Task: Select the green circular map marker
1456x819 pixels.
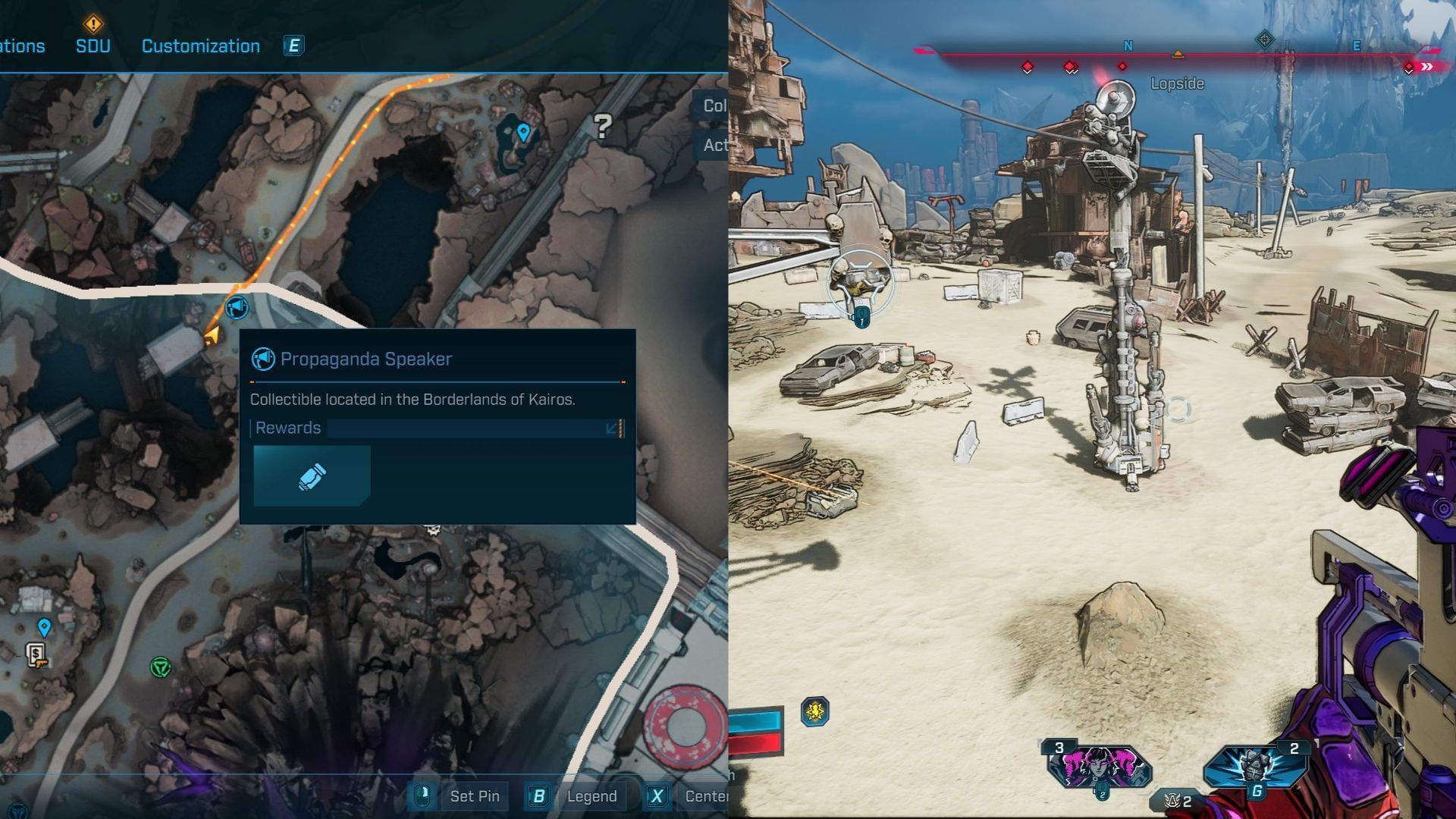Action: pyautogui.click(x=160, y=667)
